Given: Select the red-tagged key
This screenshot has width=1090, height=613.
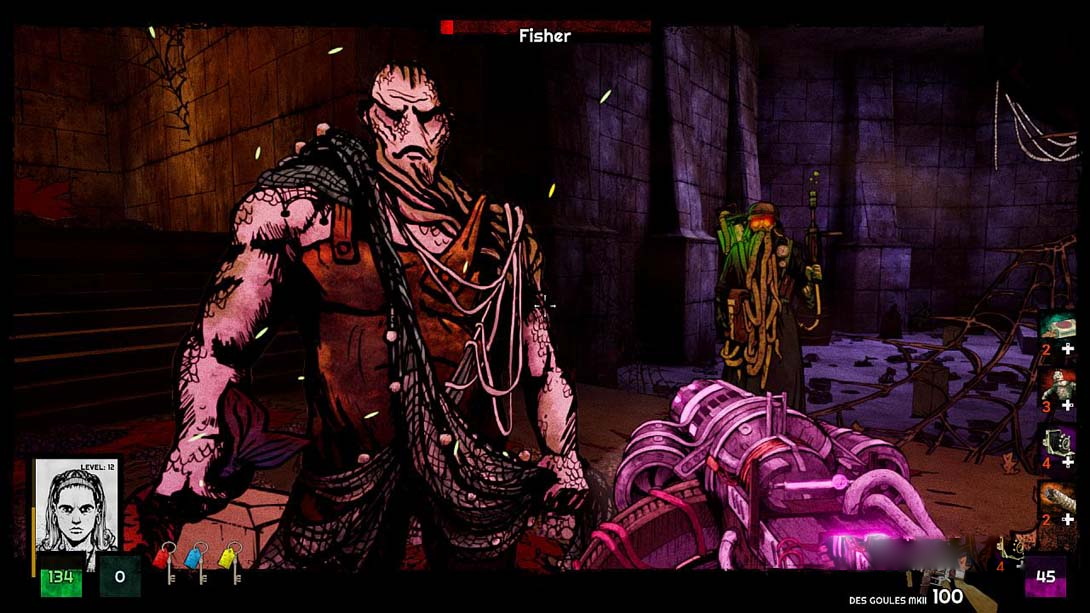Looking at the screenshot, I should click(163, 563).
